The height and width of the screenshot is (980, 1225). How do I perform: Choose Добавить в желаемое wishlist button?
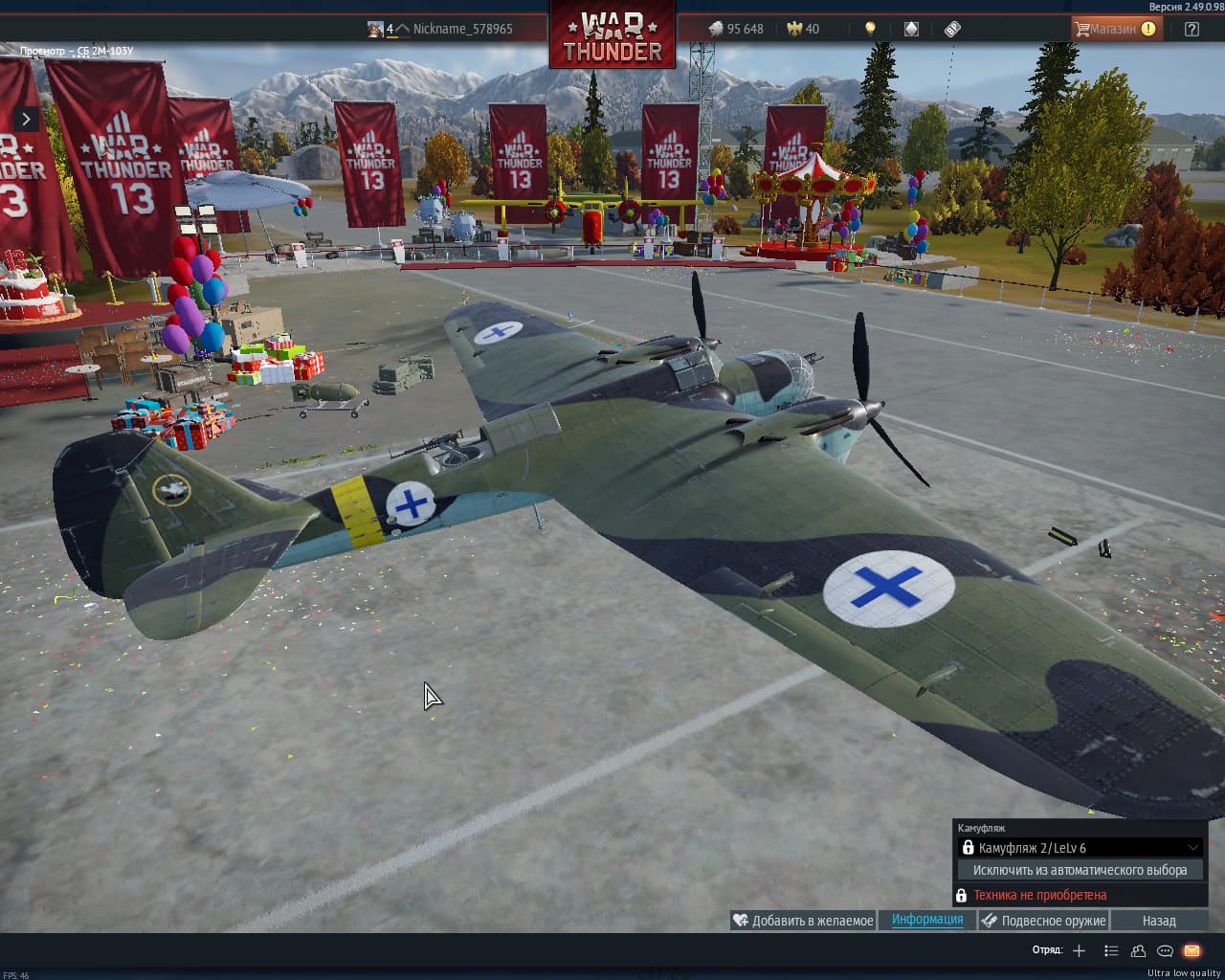[803, 921]
